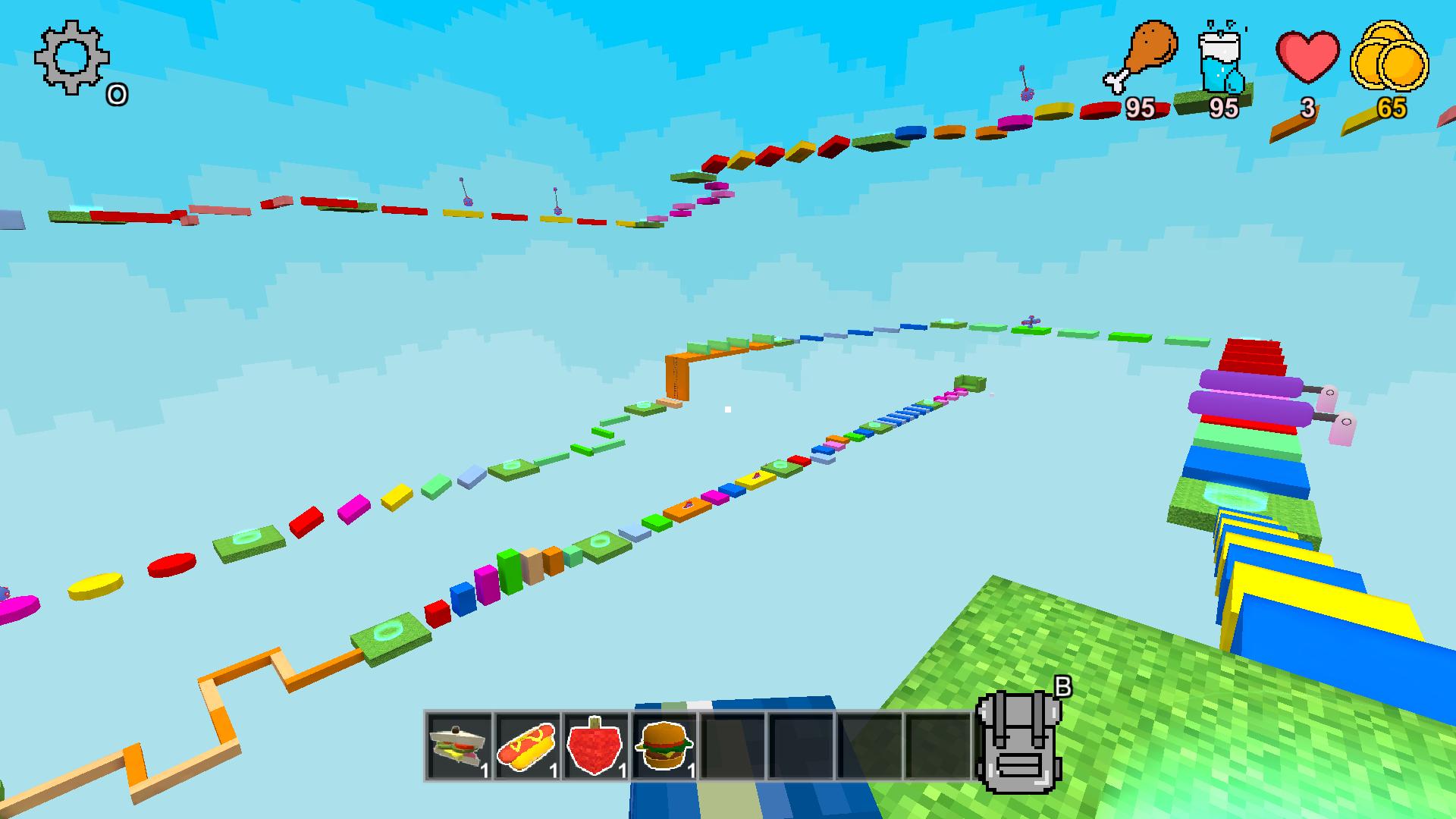Click the heart health icon
This screenshot has width=1456, height=819.
click(x=1307, y=57)
